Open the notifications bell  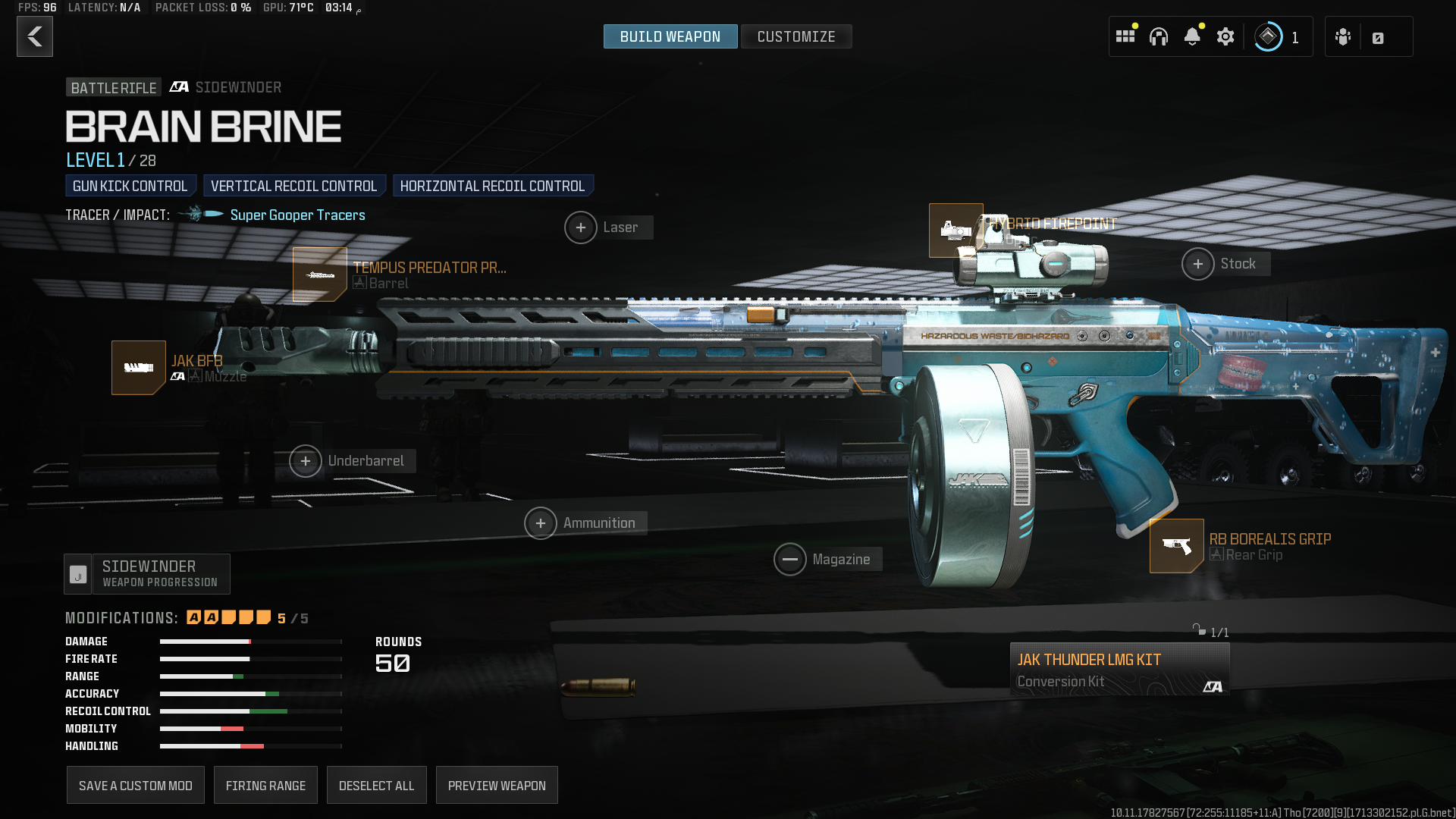tap(1191, 36)
